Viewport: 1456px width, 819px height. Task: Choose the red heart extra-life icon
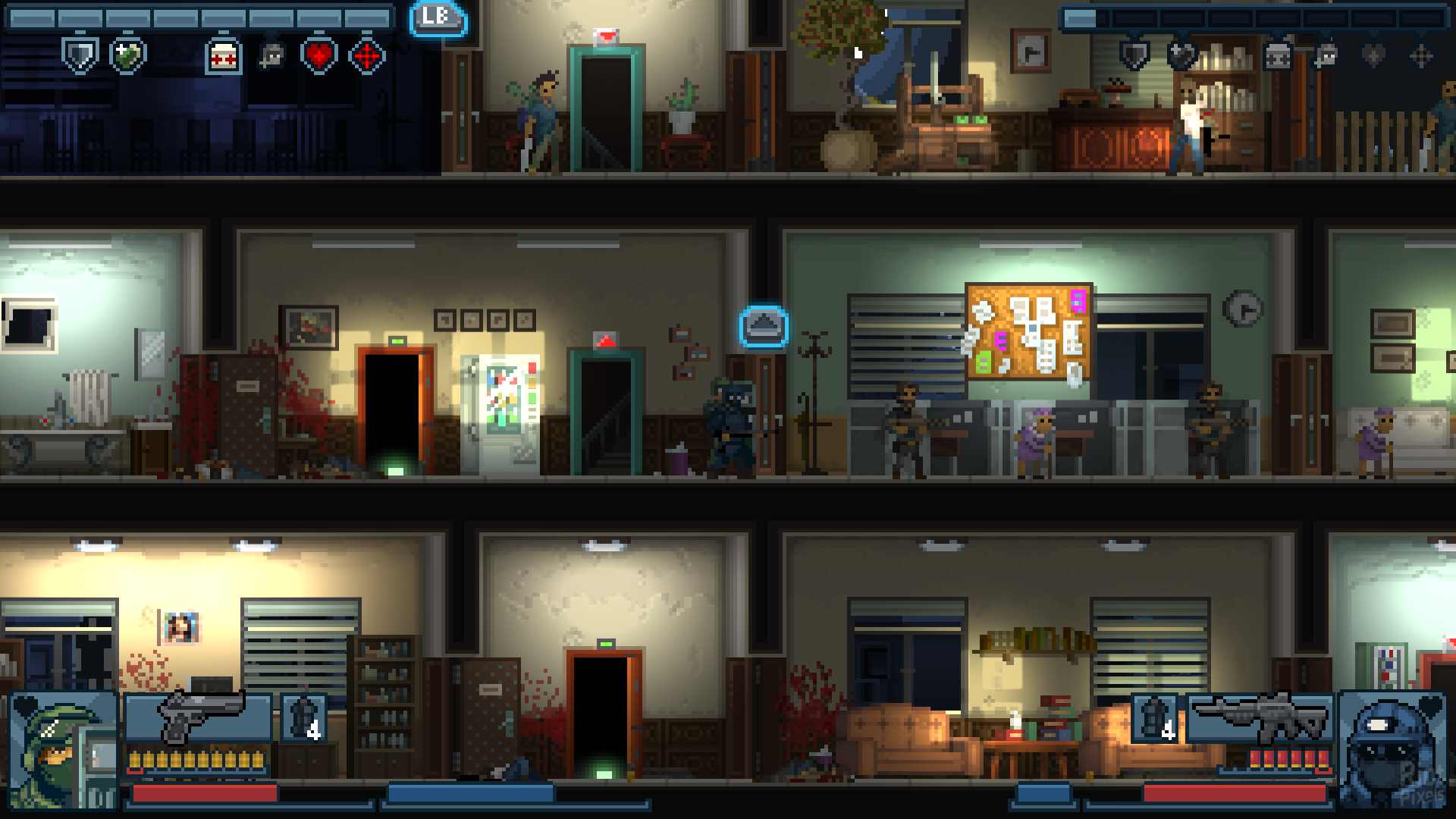(x=318, y=55)
